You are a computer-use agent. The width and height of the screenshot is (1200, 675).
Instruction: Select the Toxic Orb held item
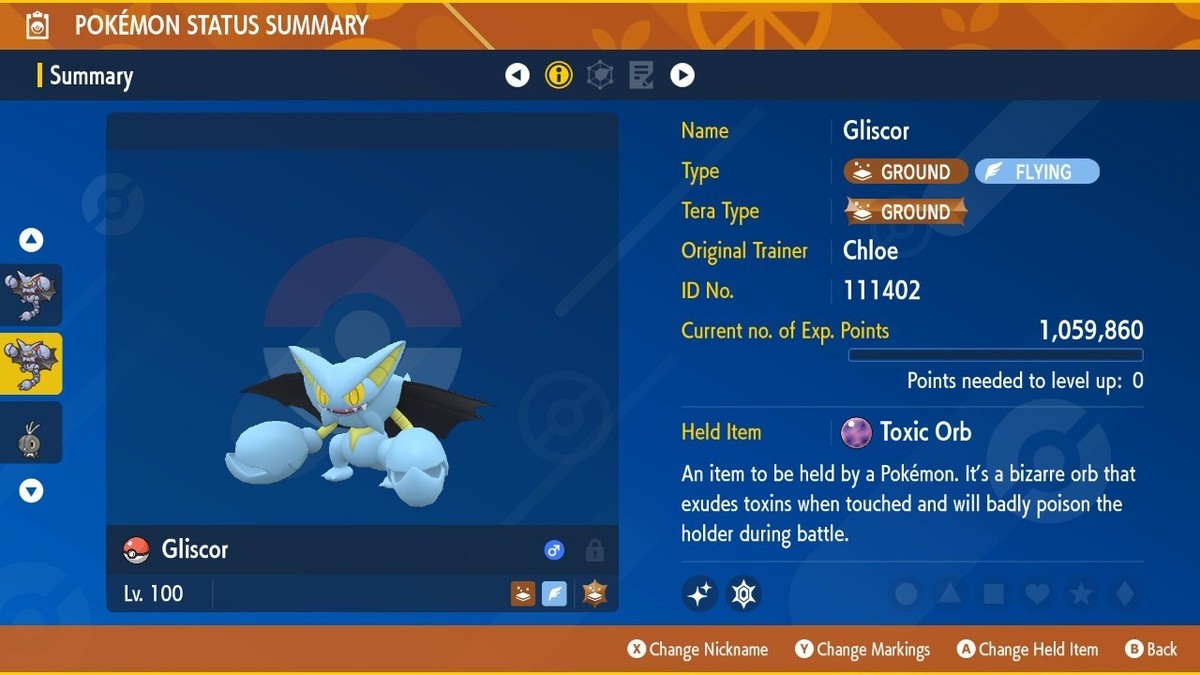[906, 432]
